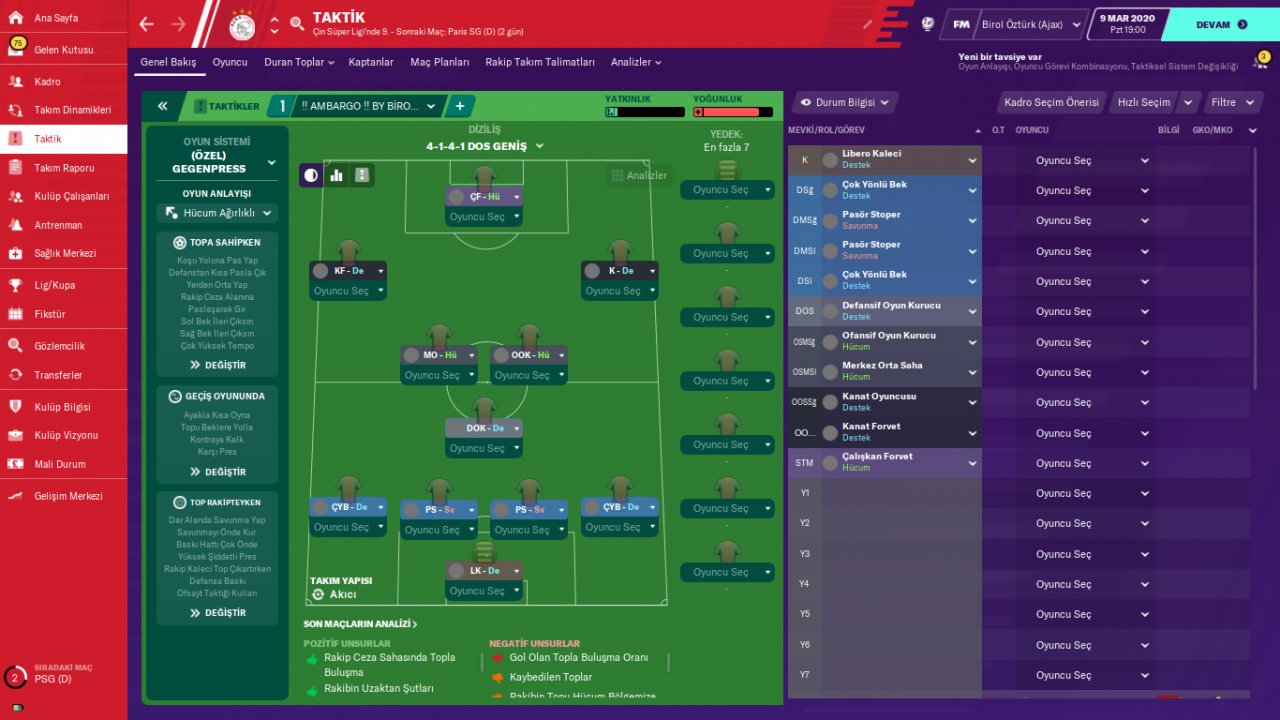The width and height of the screenshot is (1280, 720).
Task: Open Son Maçların Analizi link
Action: tap(360, 624)
